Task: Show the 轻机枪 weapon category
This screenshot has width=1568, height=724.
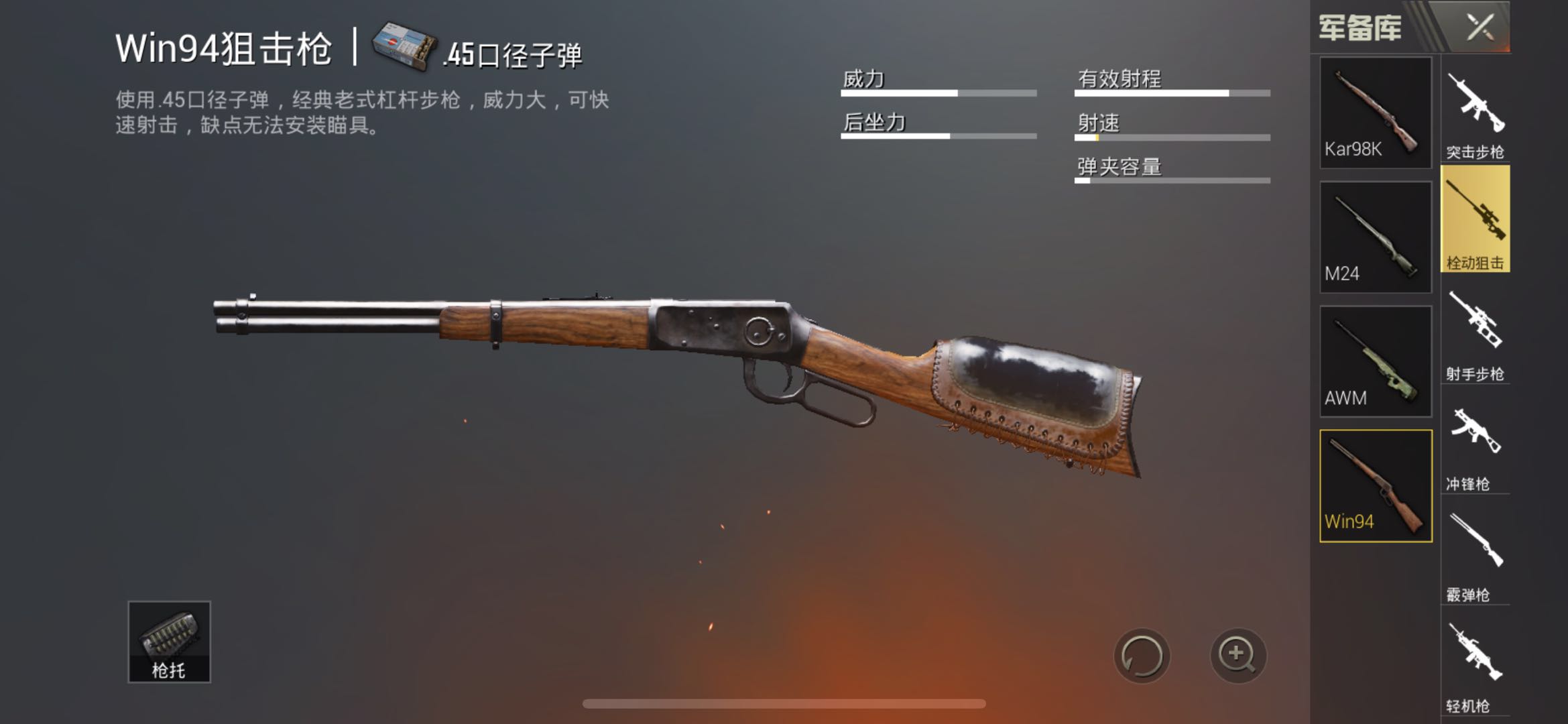Action: [x=1475, y=667]
